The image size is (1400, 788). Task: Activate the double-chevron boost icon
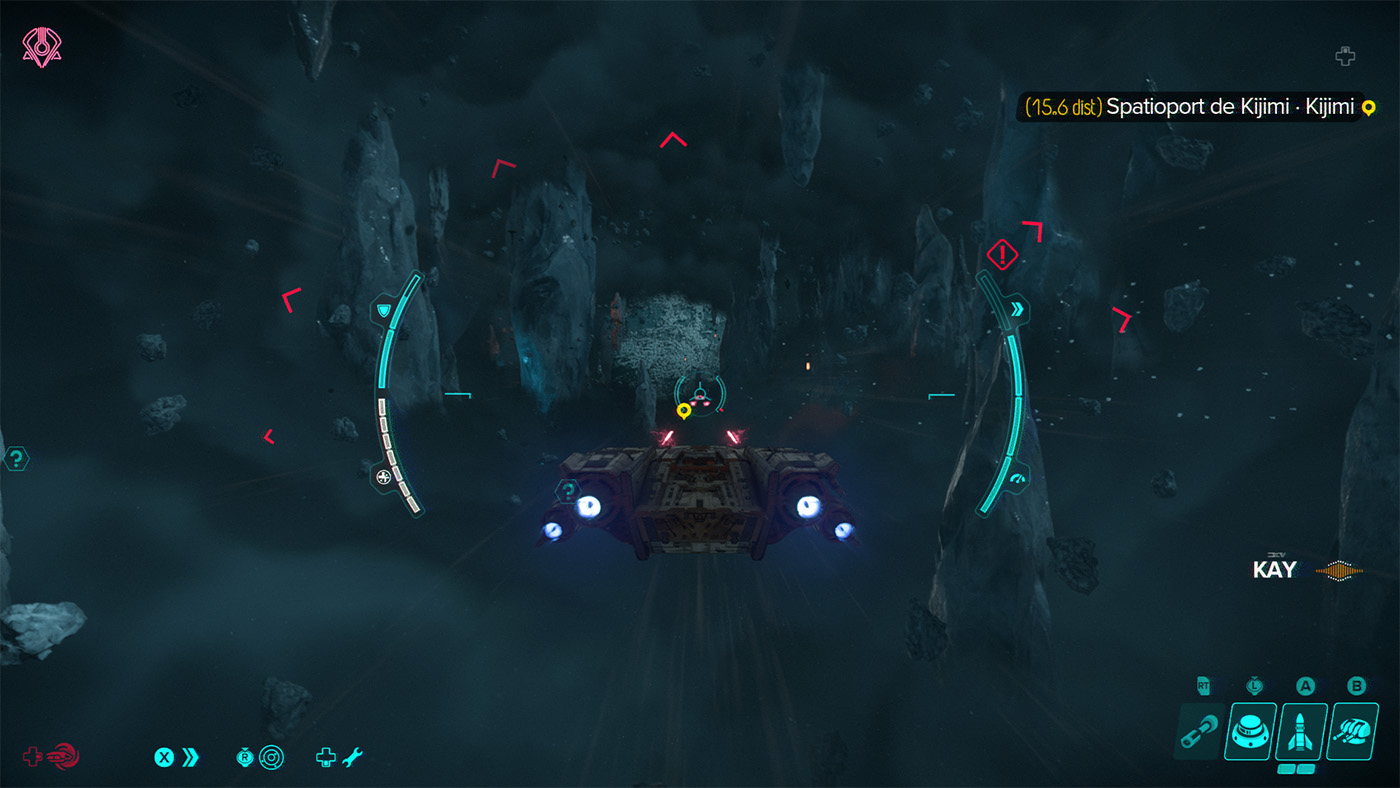pos(190,757)
